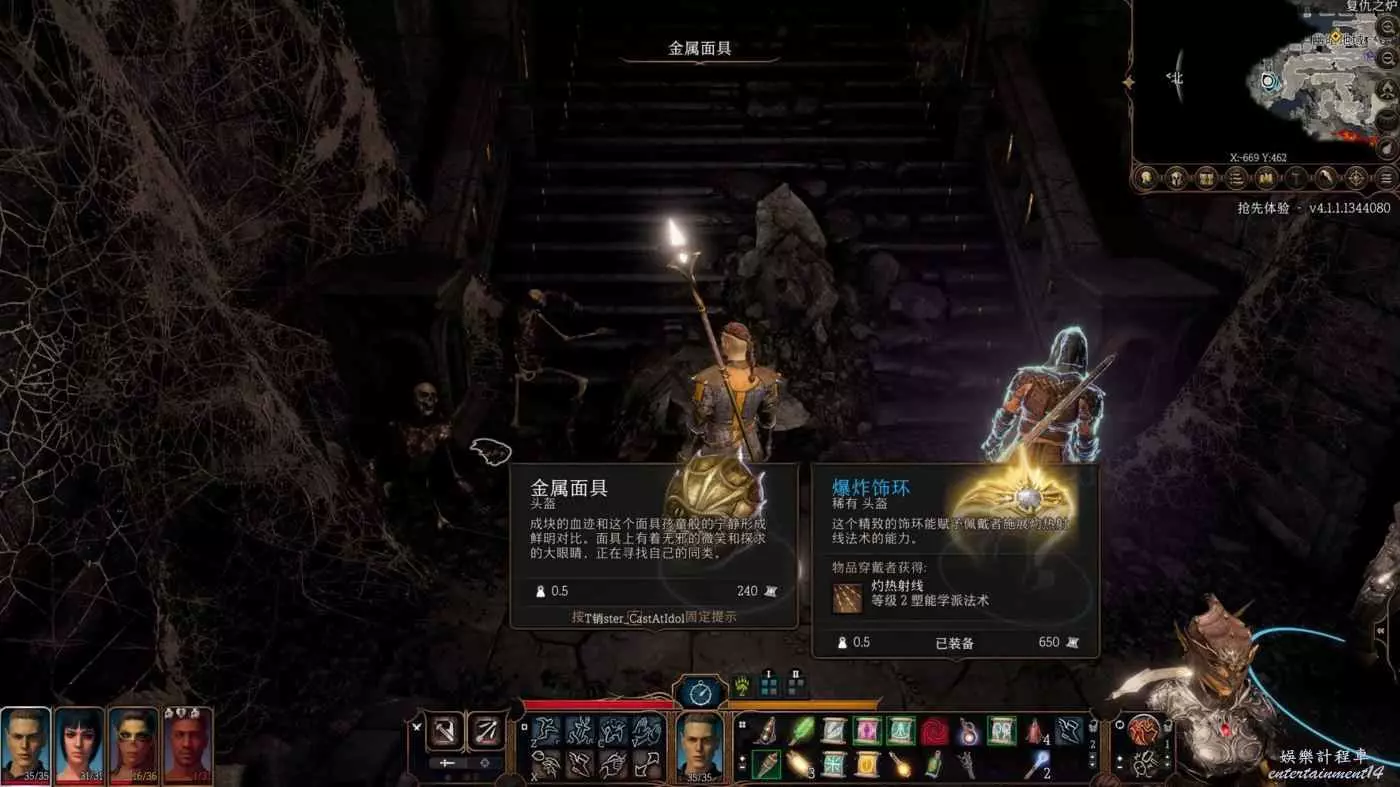This screenshot has width=1400, height=787.
Task: Select the red-tinted downed companion portrait
Action: pos(187,745)
